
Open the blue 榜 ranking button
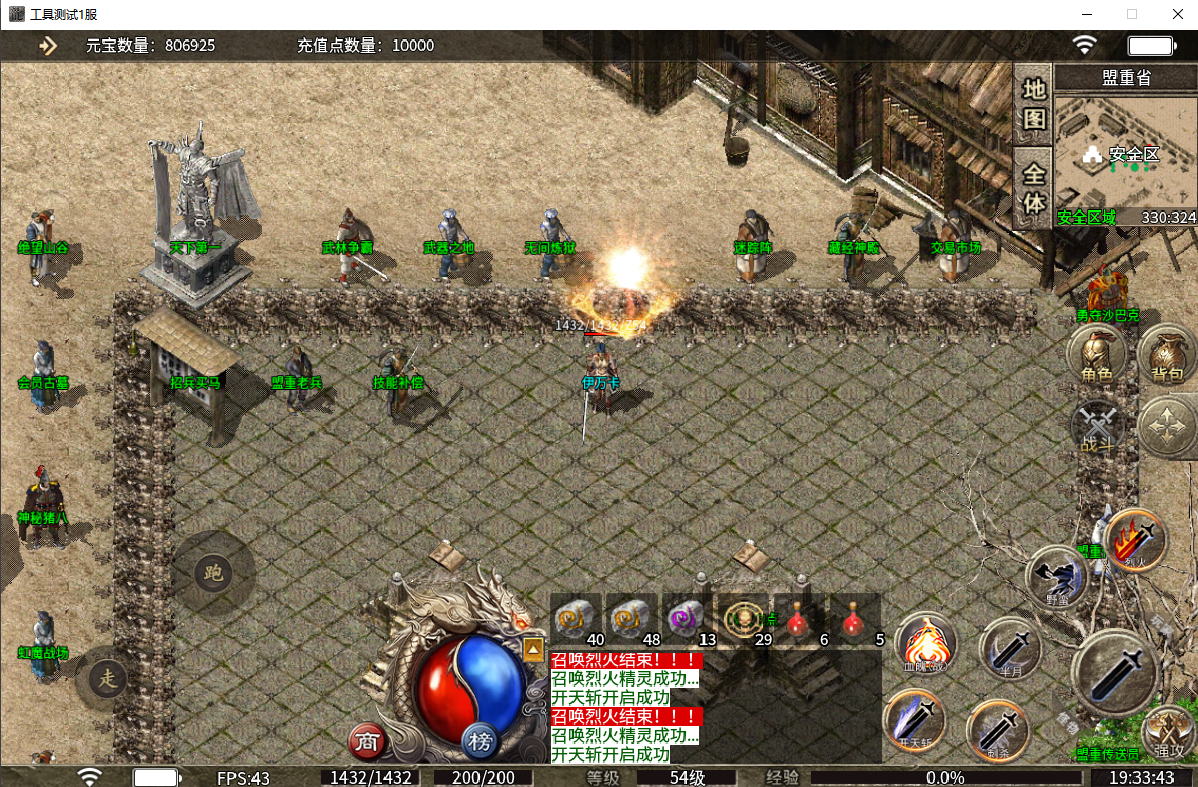tap(481, 741)
